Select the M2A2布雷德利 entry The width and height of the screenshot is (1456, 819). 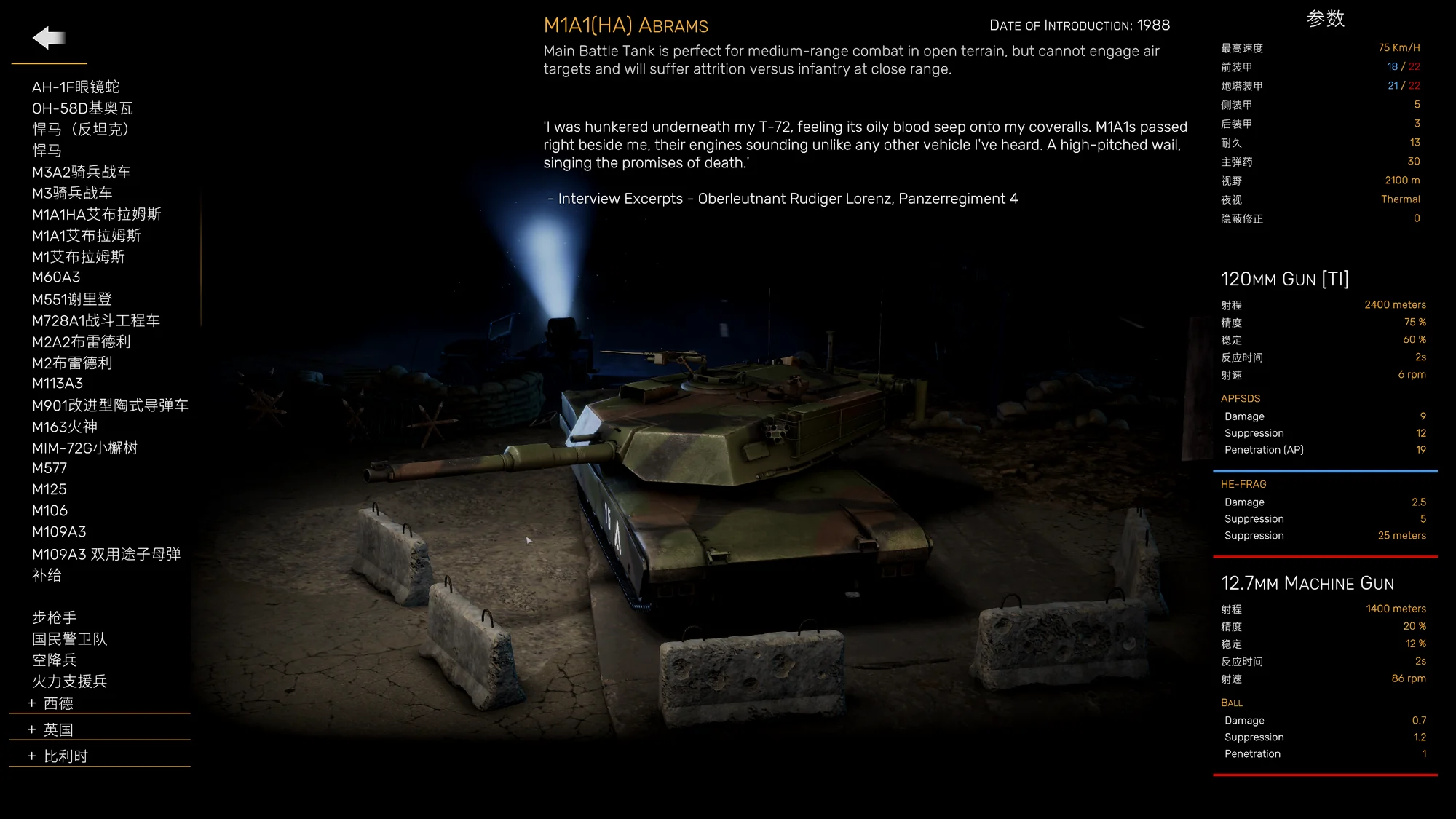point(81,341)
